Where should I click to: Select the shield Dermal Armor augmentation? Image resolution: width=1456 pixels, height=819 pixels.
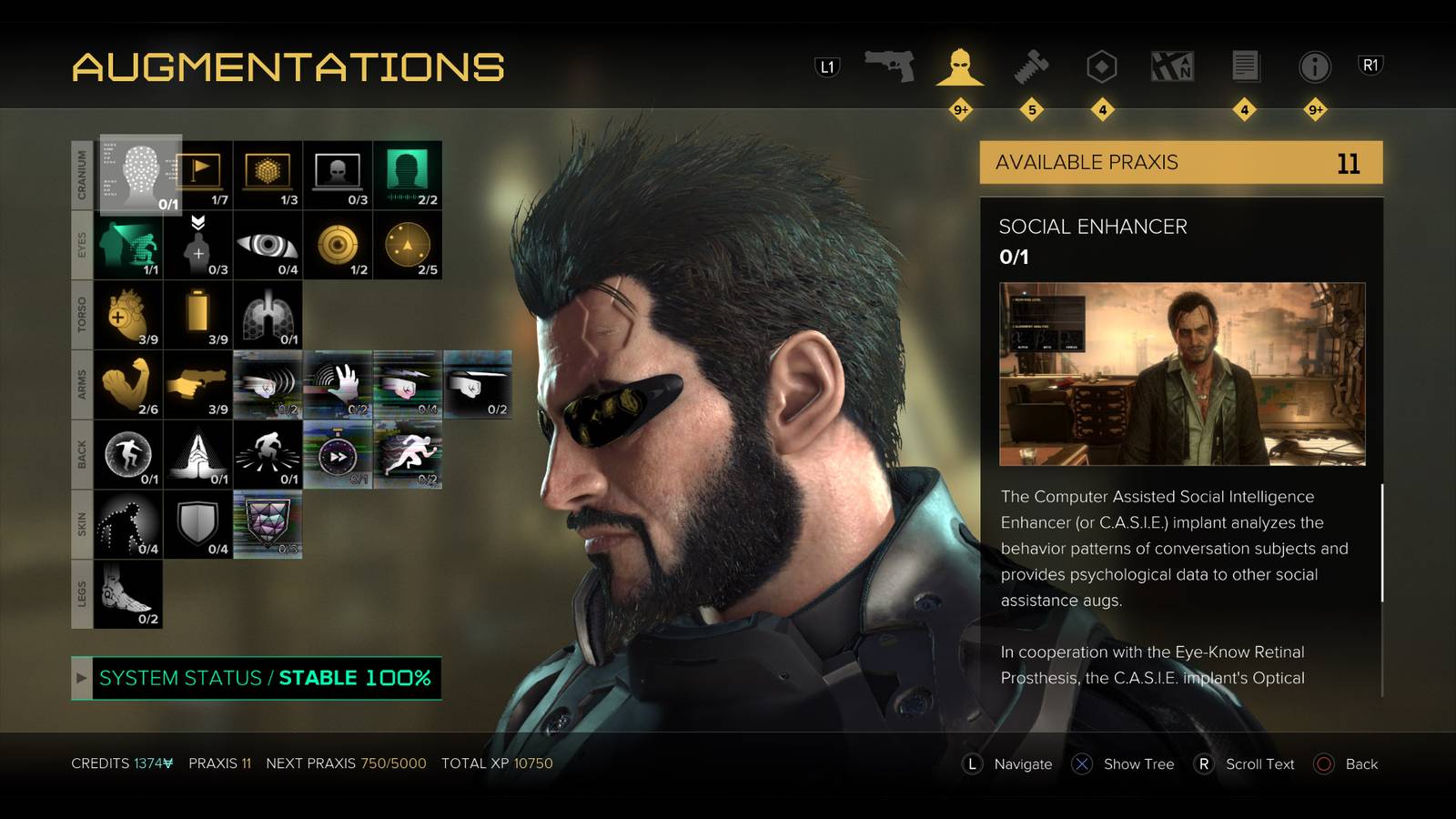point(197,521)
